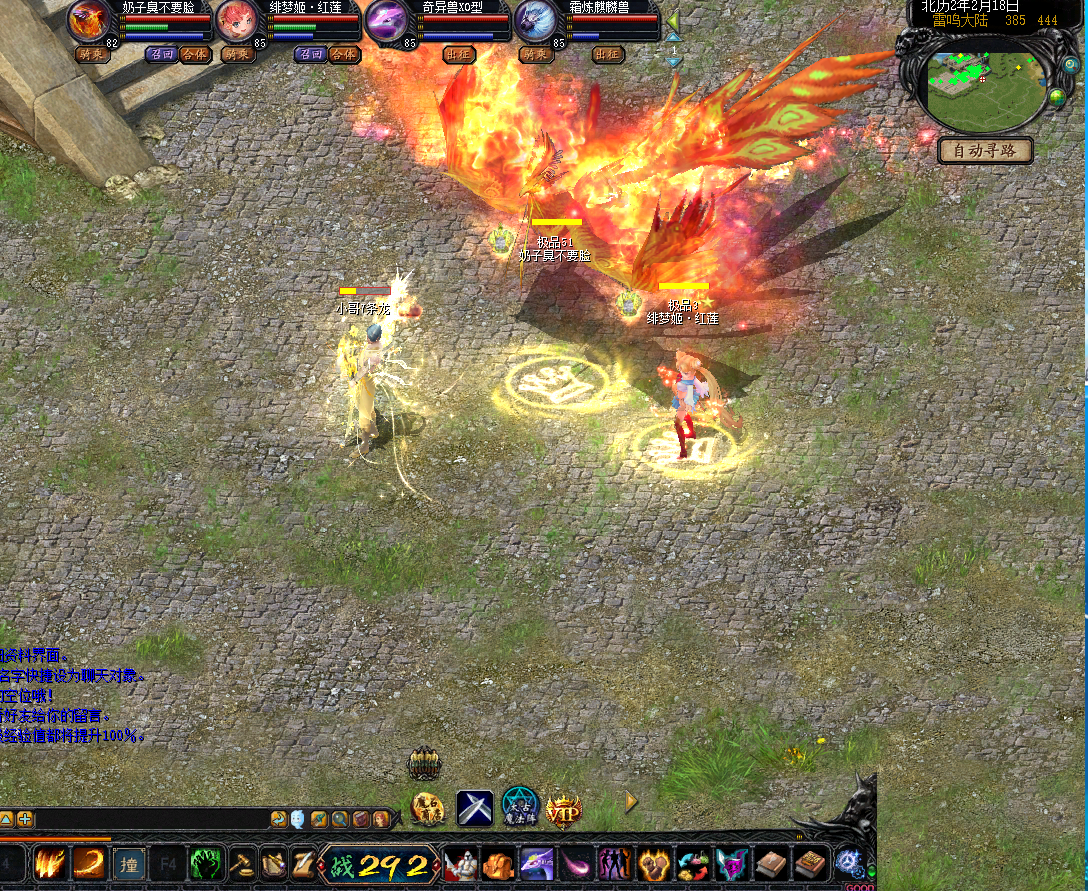This screenshot has width=1088, height=891.
Task: Activate the 撞 skill slot
Action: [130, 863]
